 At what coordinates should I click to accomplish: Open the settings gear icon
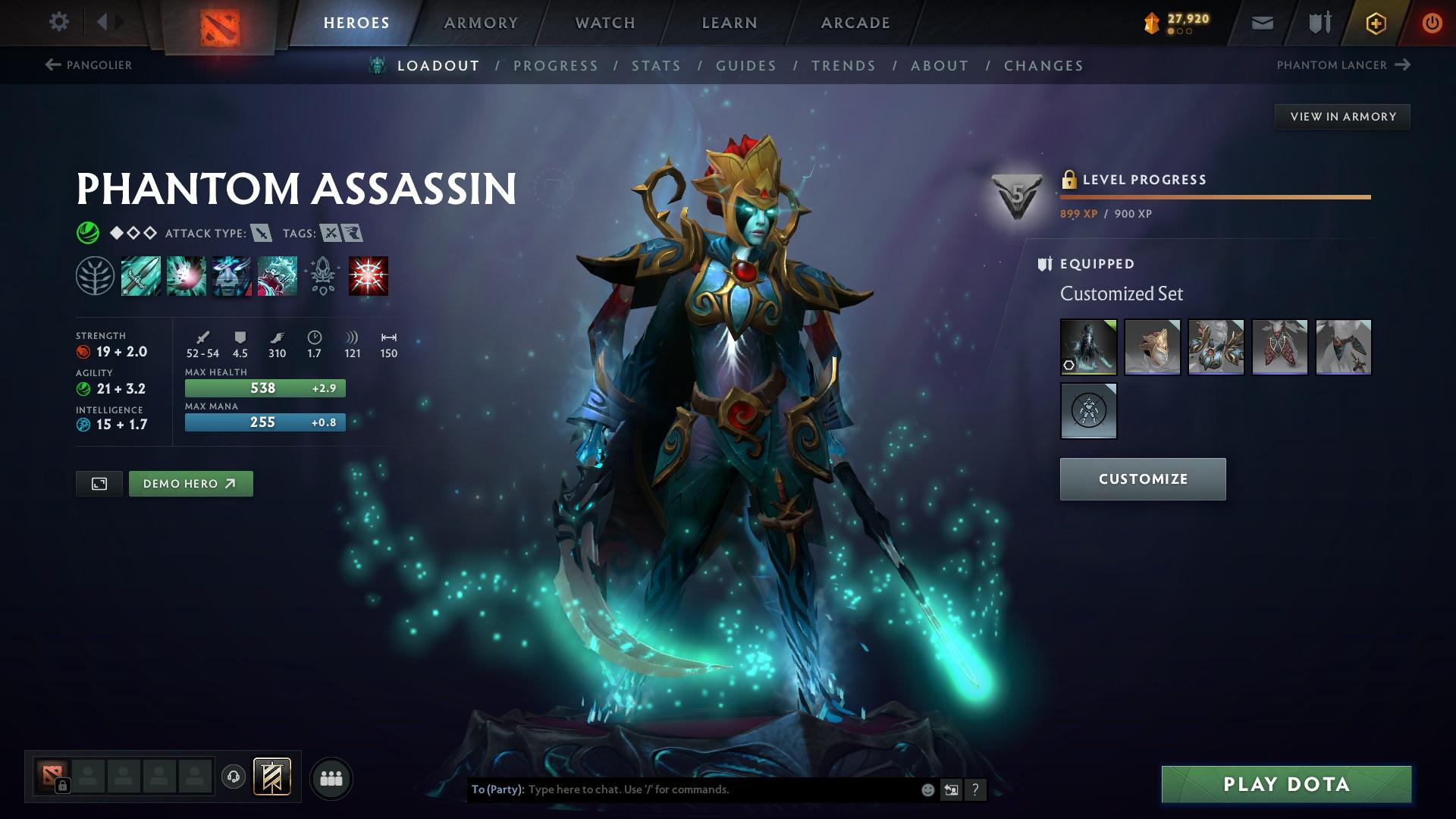[58, 21]
